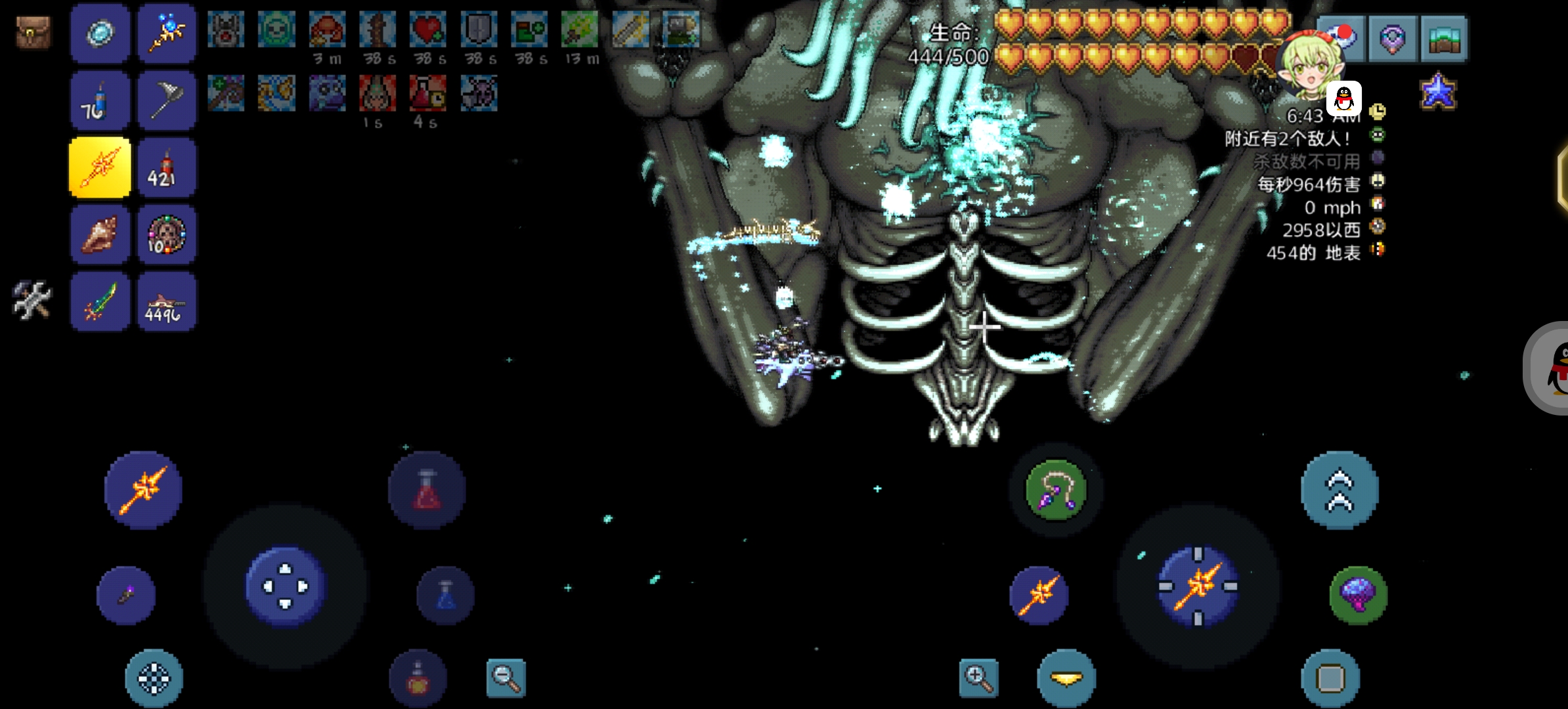Open the world map pin button
This screenshot has width=1568, height=709.
pos(1392,39)
